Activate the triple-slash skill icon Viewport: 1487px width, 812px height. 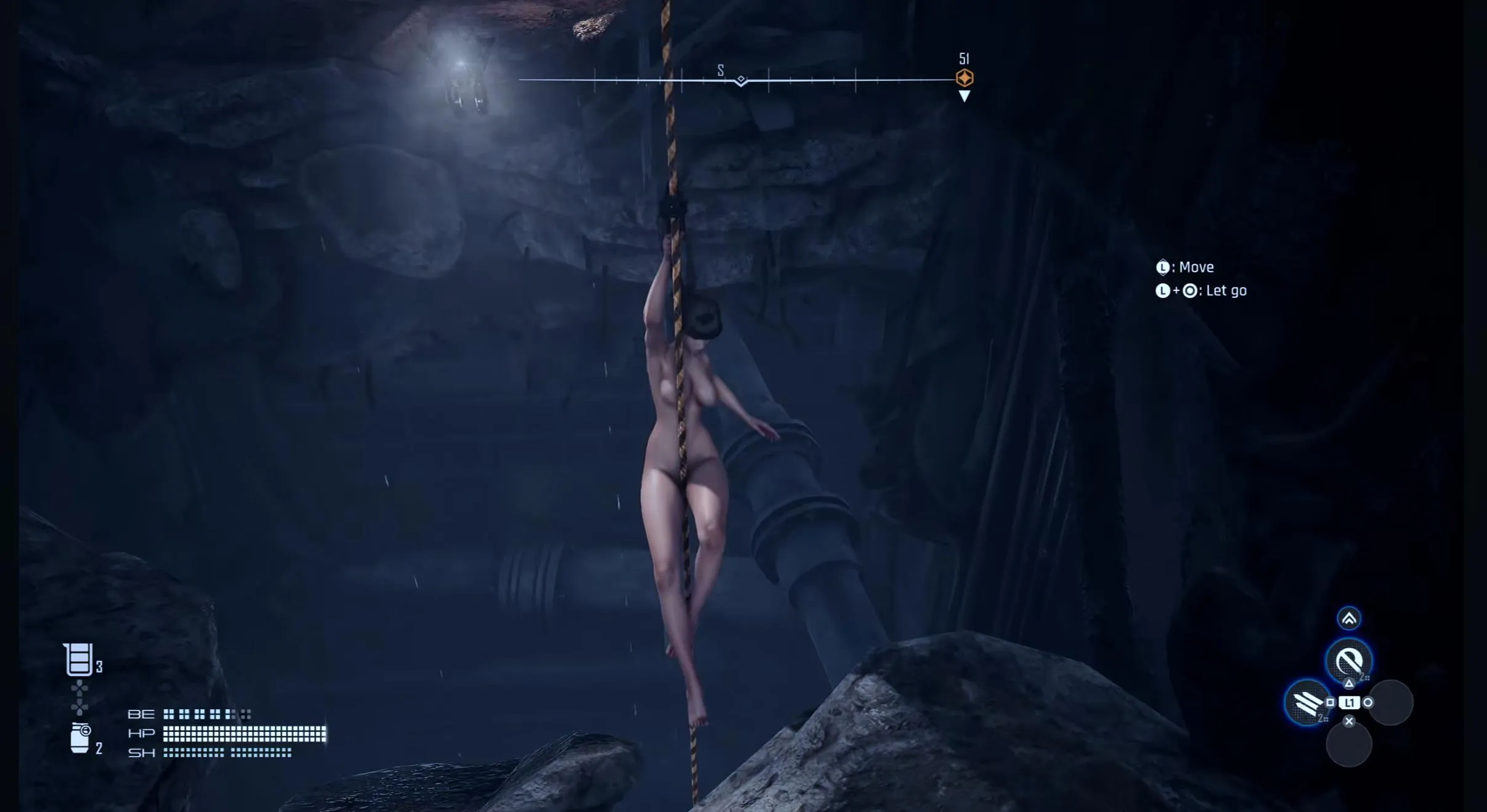[1307, 702]
